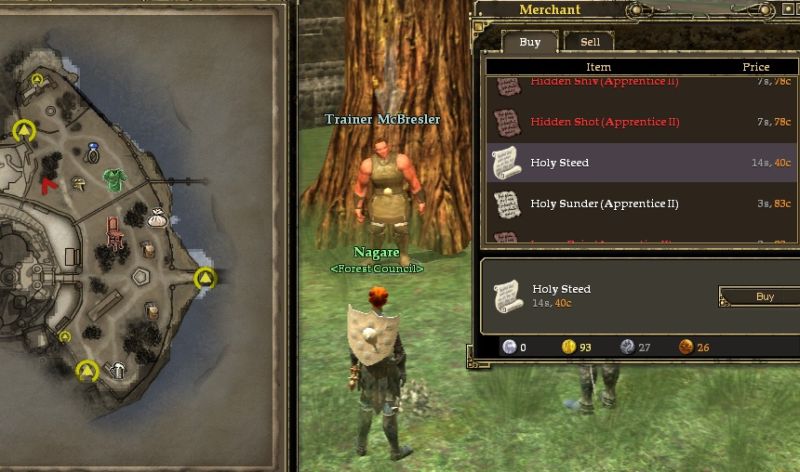Click the money bag marker on the map

pyautogui.click(x=158, y=214)
